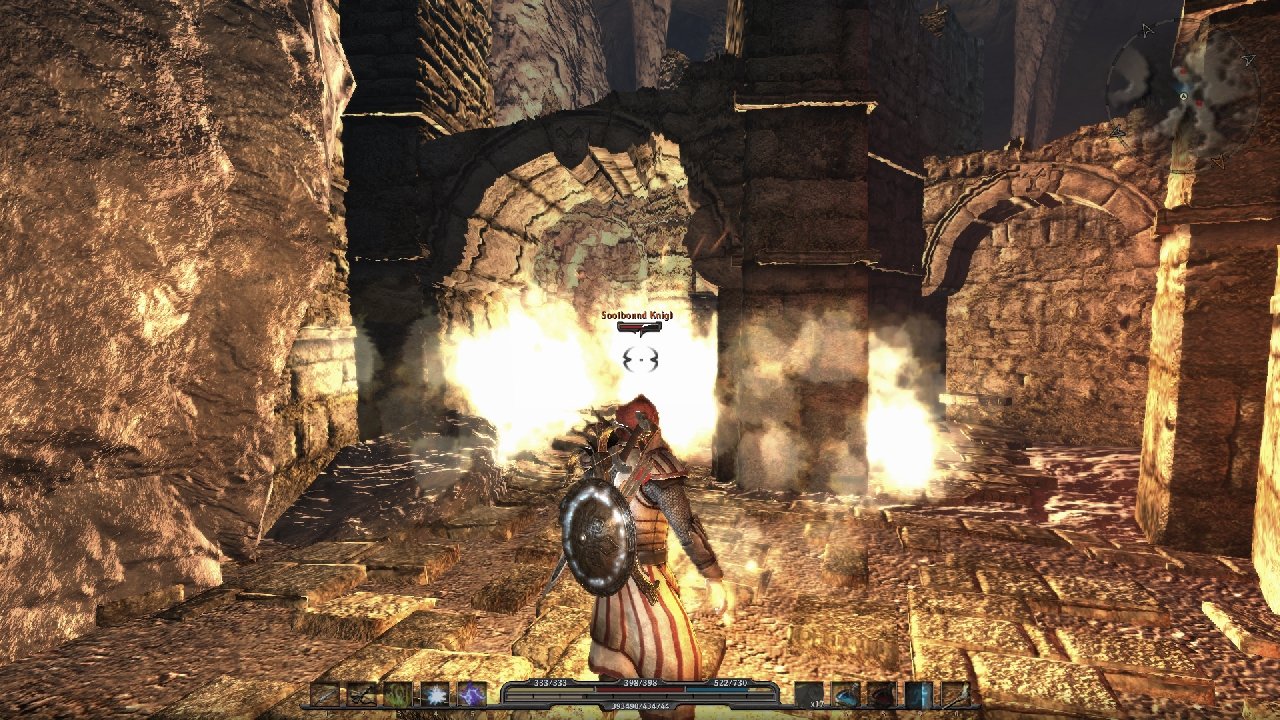This screenshot has width=1280, height=720.
Task: Drink the blue mana potion
Action: pos(846,694)
